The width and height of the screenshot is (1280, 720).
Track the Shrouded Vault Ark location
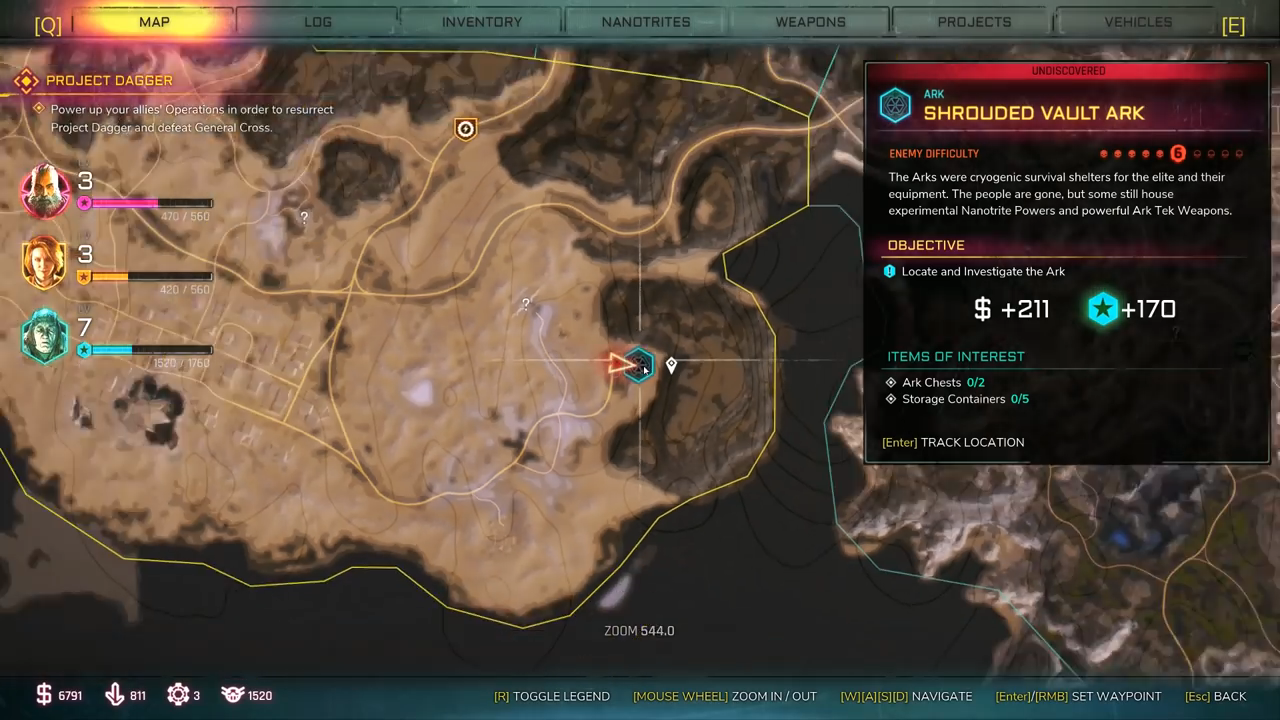click(x=953, y=442)
